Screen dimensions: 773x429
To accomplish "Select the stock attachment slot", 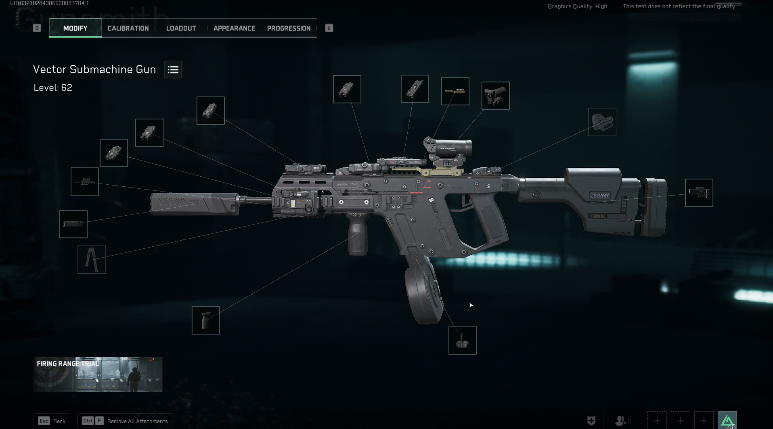I will pos(698,192).
